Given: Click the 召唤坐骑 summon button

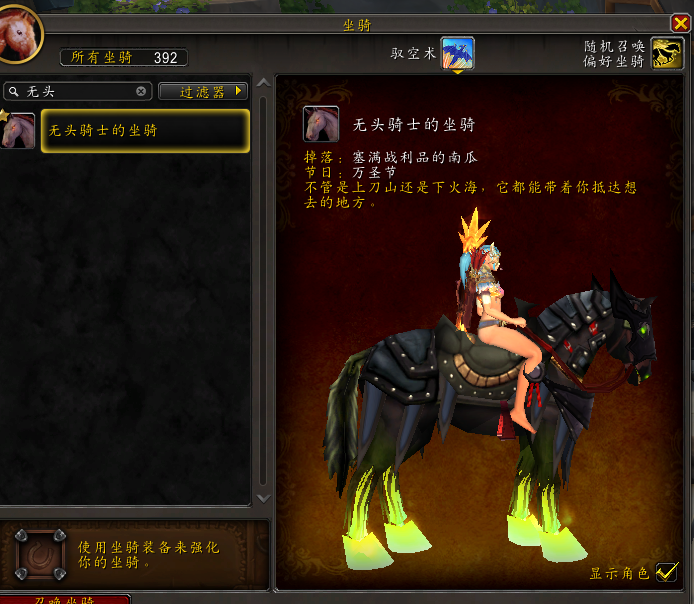Looking at the screenshot, I should 65,599.
